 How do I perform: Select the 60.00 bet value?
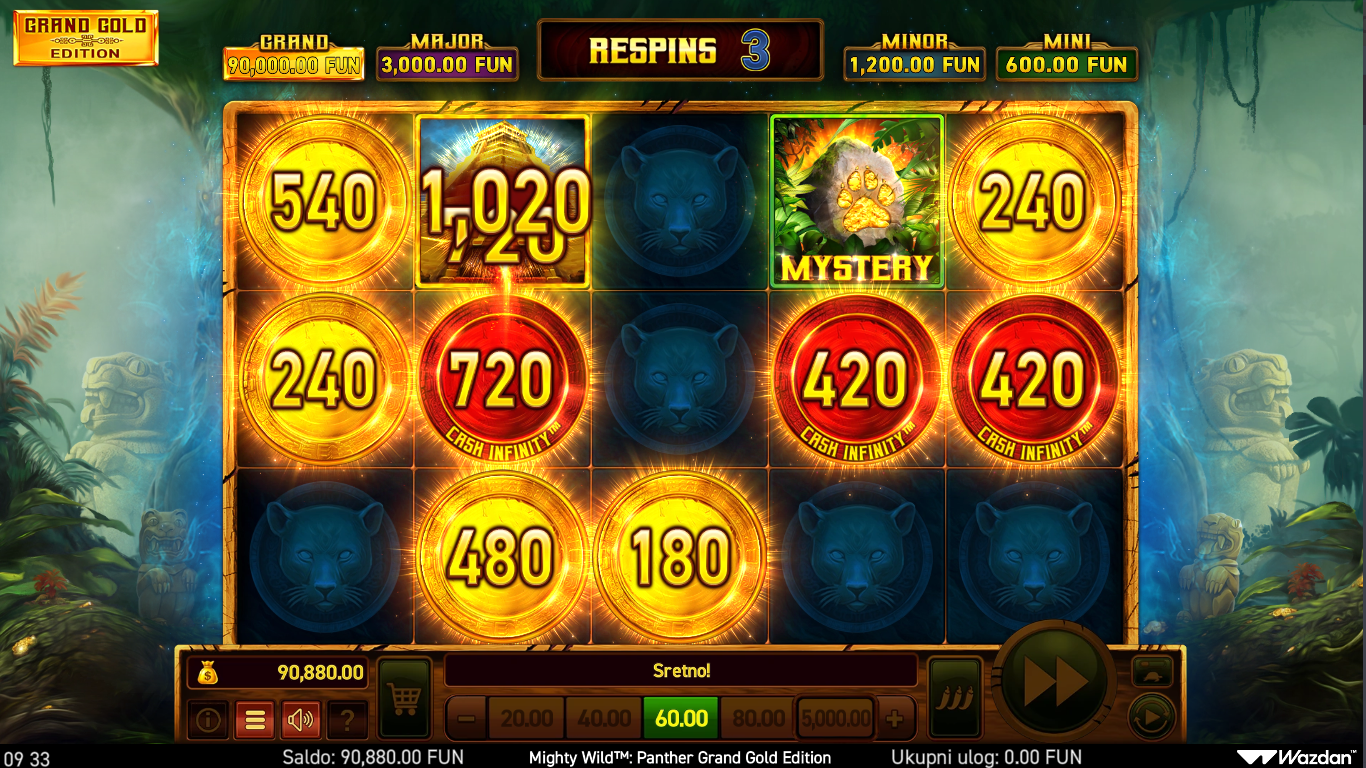681,719
